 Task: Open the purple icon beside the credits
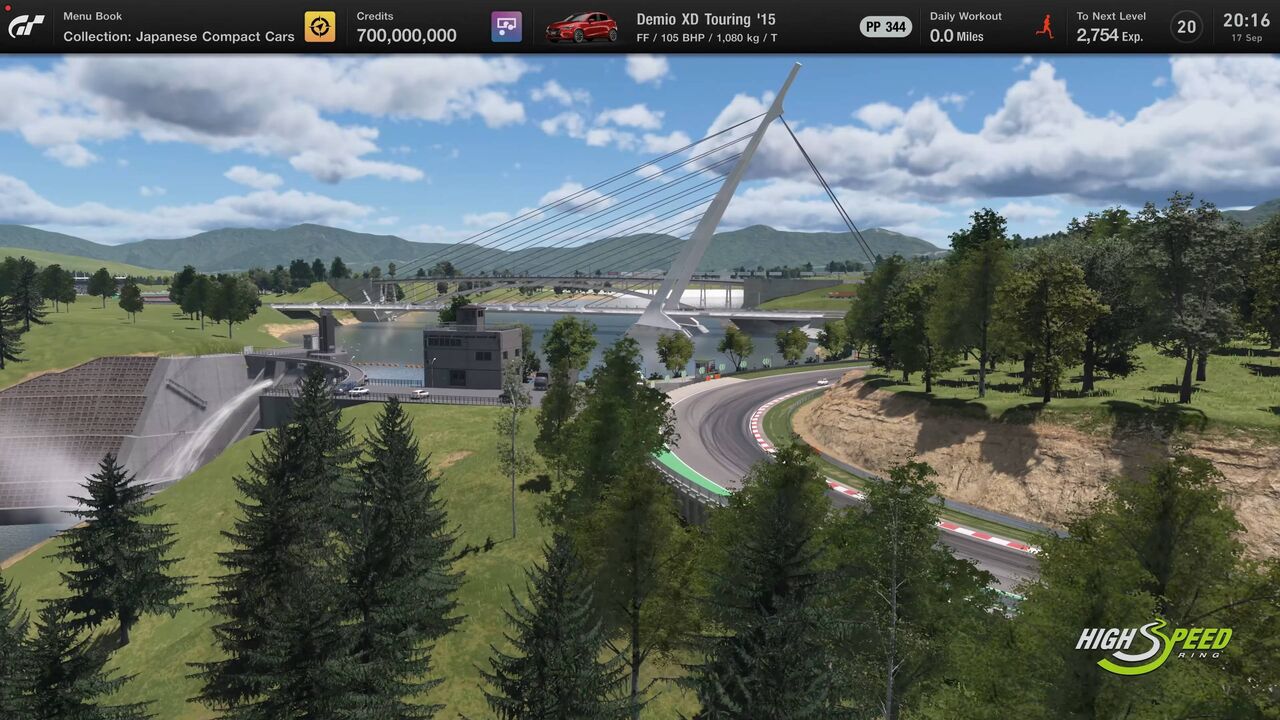tap(507, 27)
